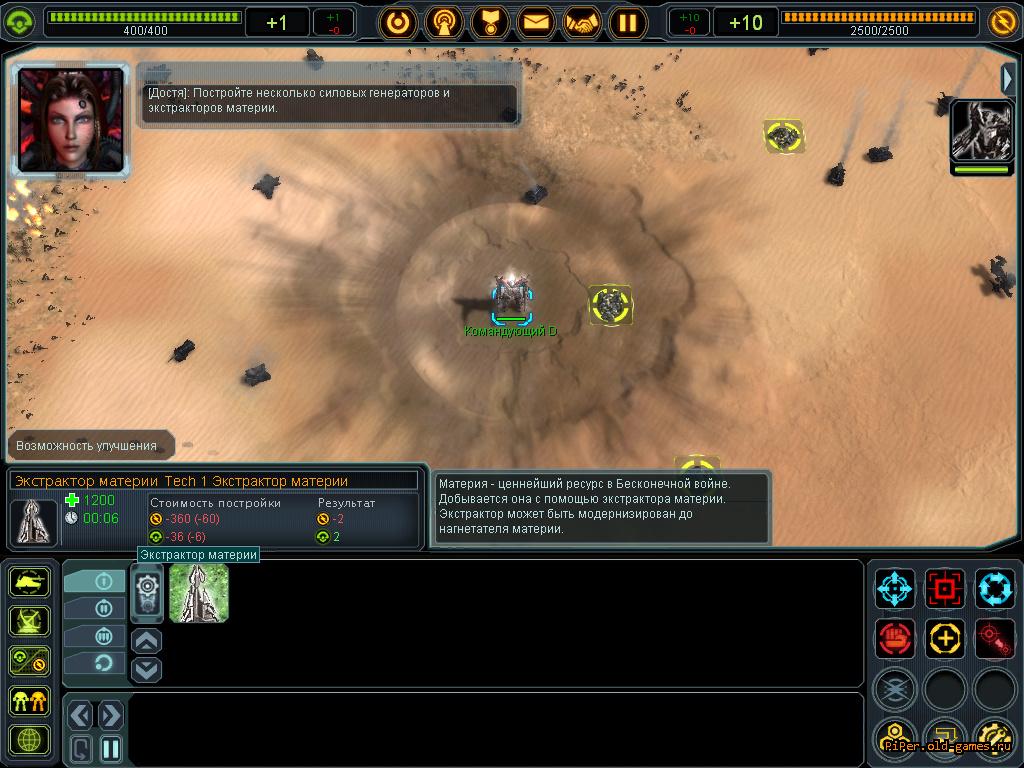Activate the red attack target command

click(944, 589)
